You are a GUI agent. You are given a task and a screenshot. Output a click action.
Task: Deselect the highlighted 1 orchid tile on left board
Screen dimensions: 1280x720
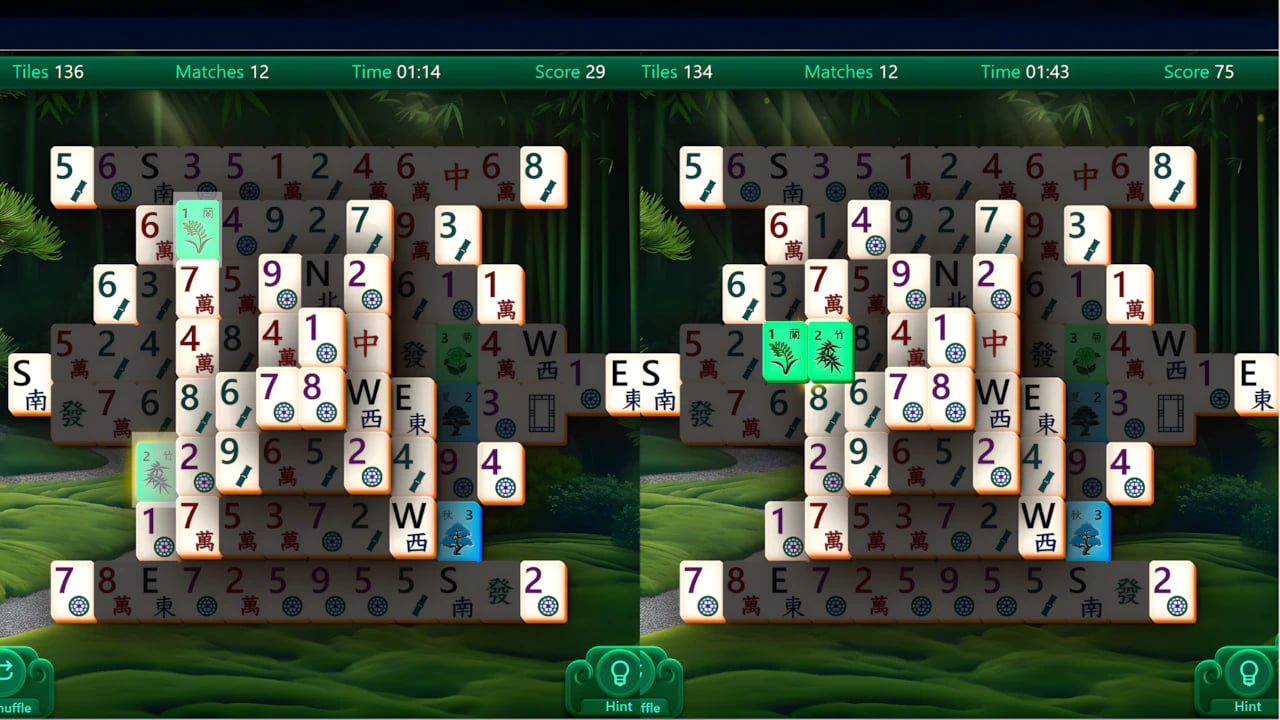pos(197,230)
